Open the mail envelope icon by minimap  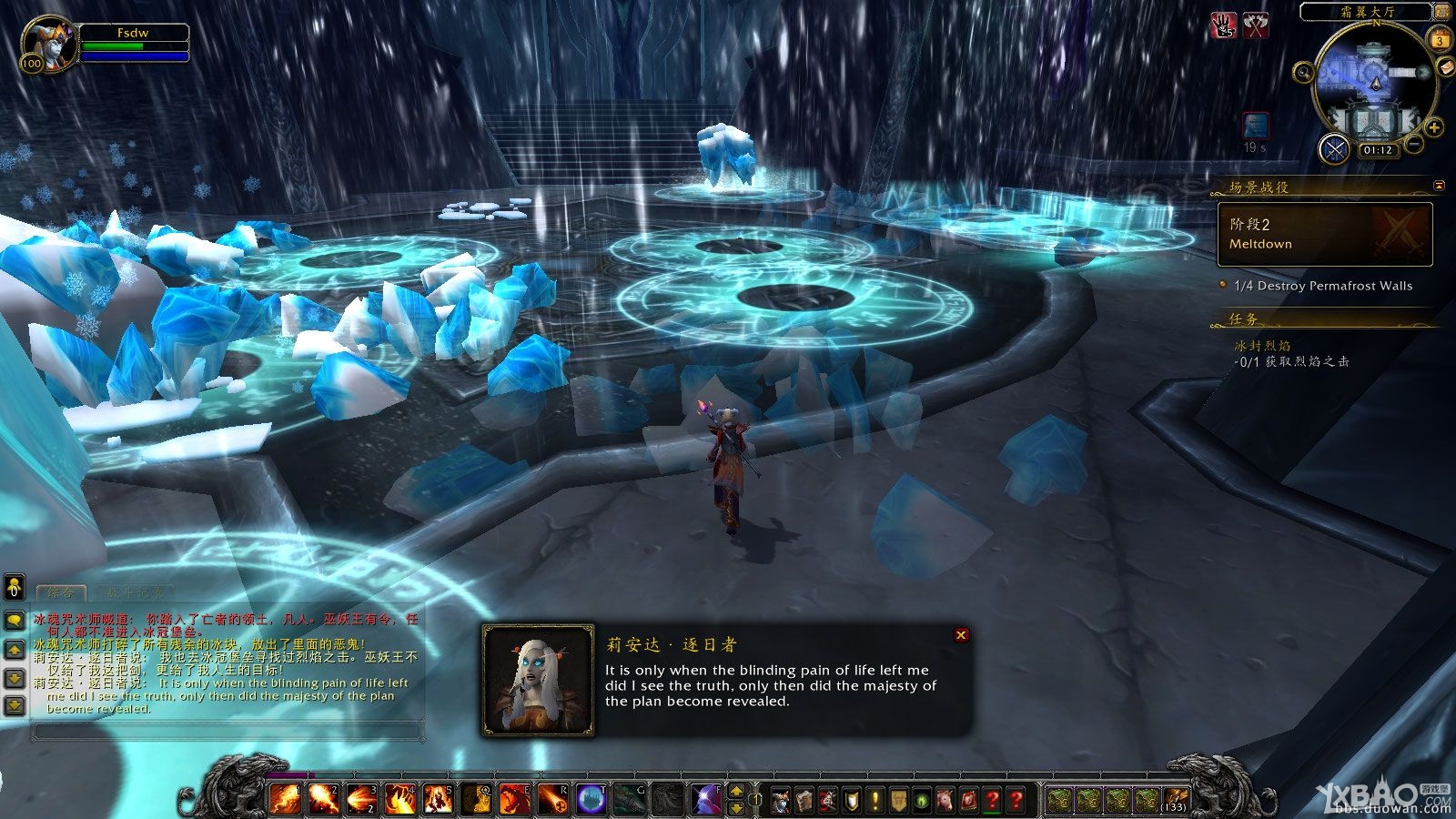[x=1444, y=67]
